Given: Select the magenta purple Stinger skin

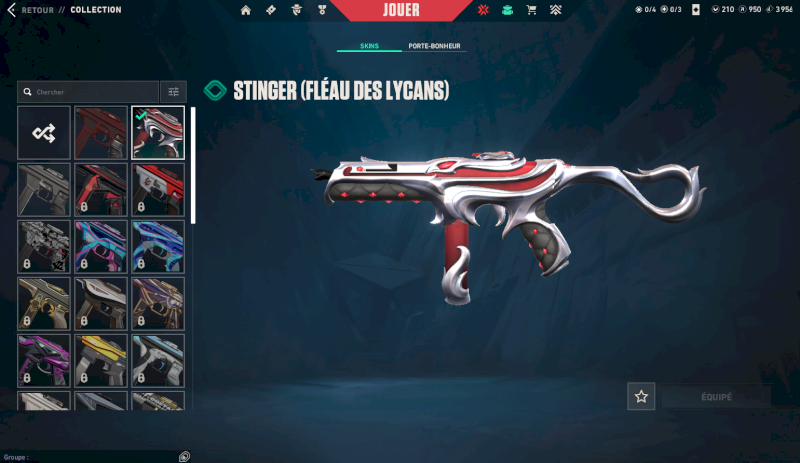Looking at the screenshot, I should [x=44, y=360].
